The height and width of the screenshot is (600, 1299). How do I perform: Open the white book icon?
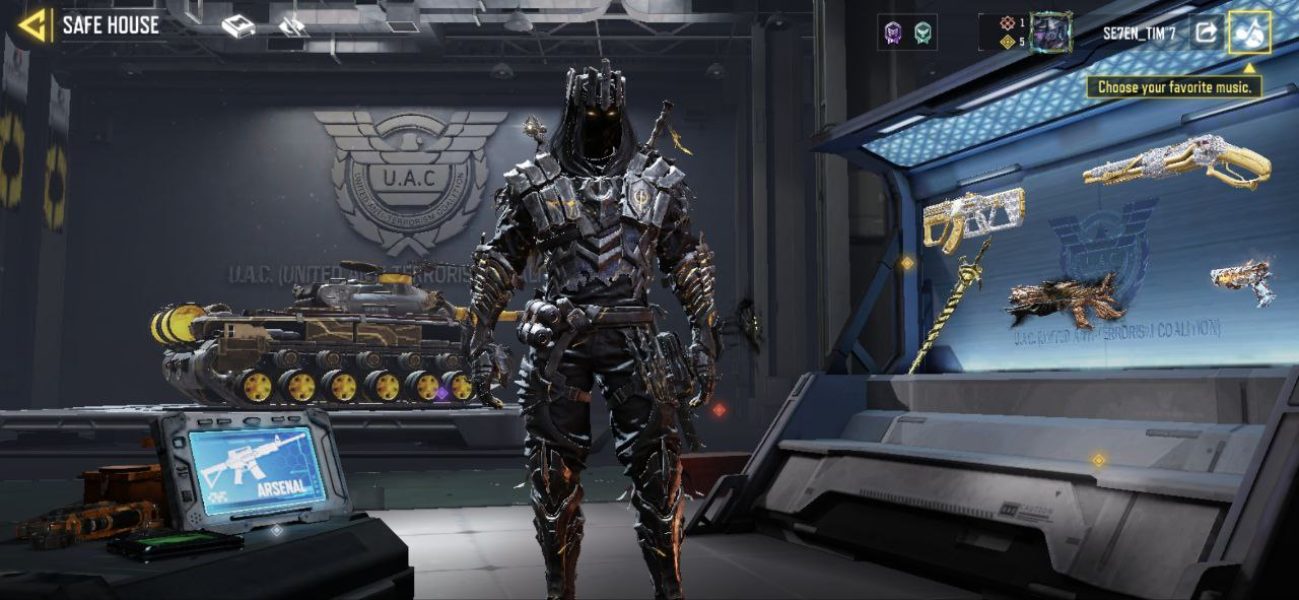238,27
